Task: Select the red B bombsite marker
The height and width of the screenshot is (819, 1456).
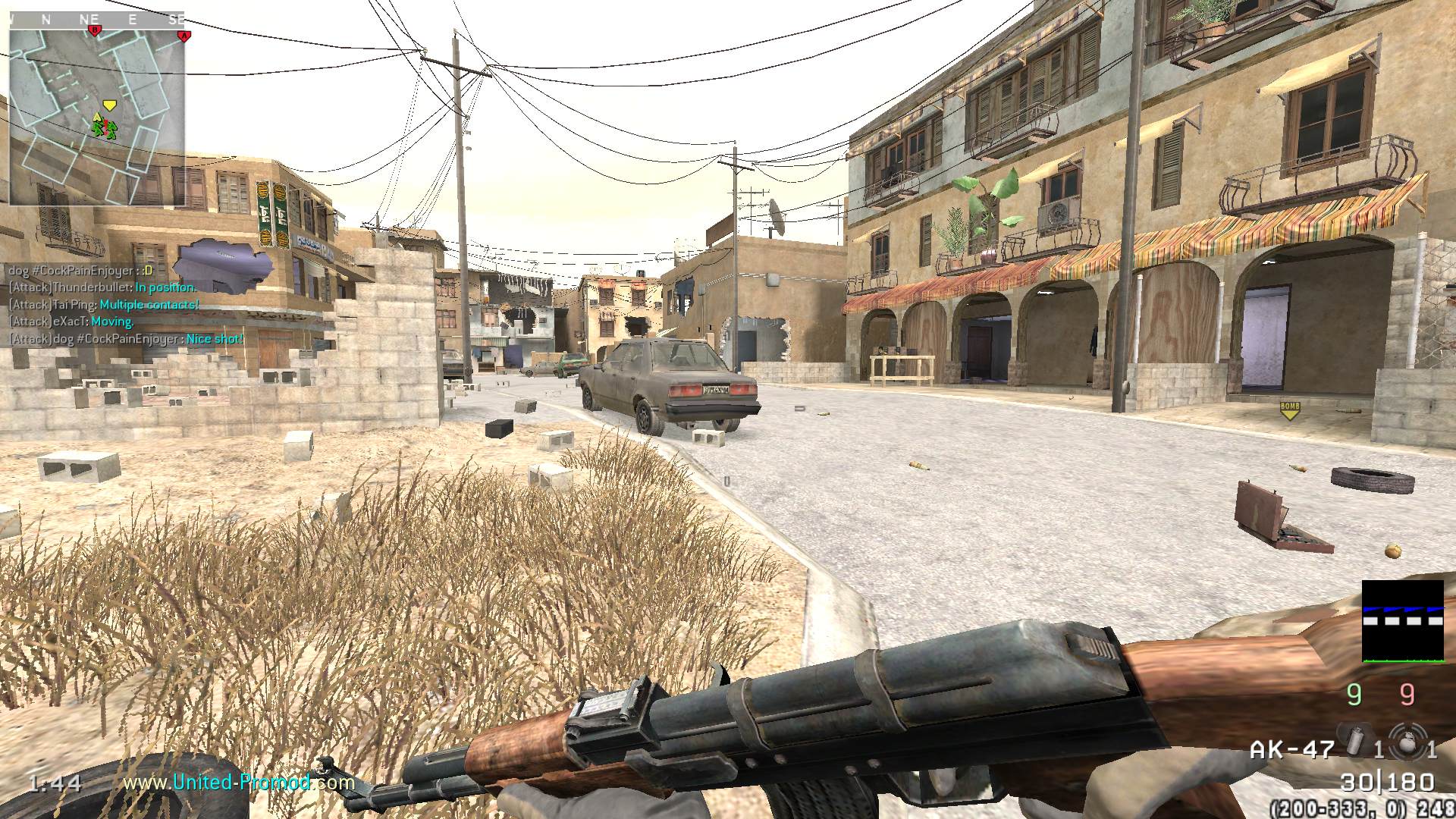Action: click(x=95, y=30)
